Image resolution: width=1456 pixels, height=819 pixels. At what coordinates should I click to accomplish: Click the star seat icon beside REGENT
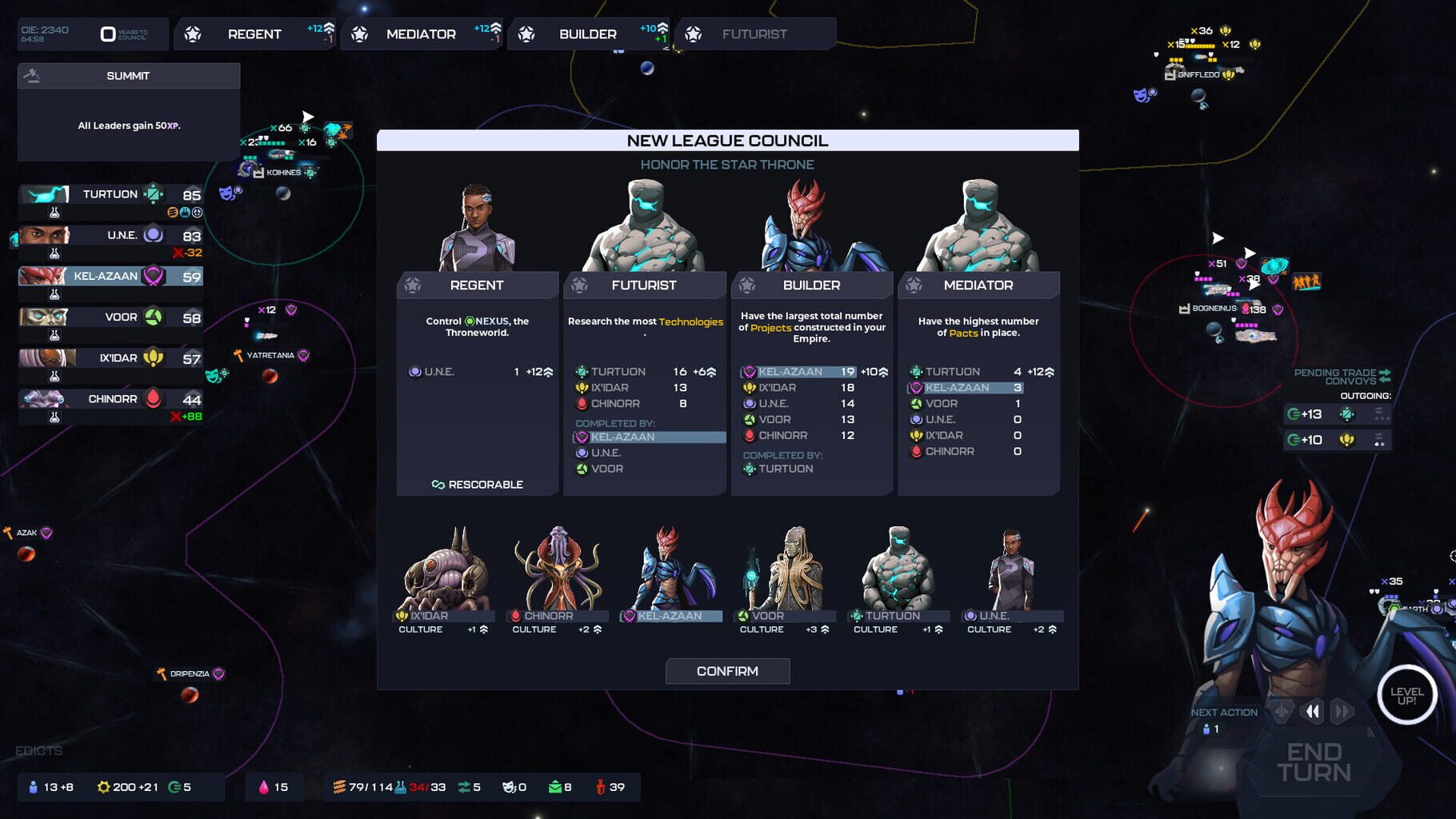pyautogui.click(x=192, y=34)
